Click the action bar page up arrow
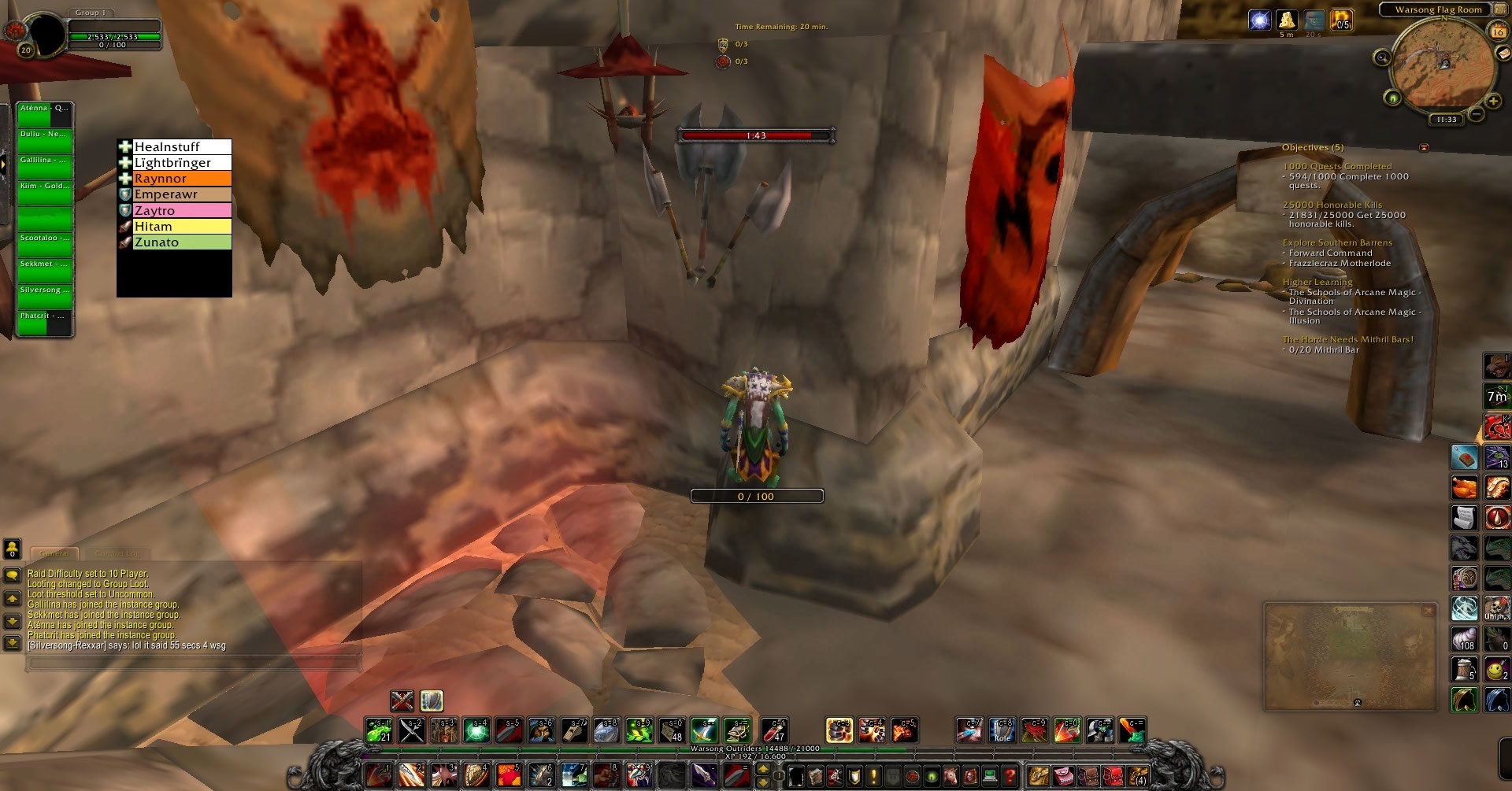The height and width of the screenshot is (791, 1512). pos(762,769)
